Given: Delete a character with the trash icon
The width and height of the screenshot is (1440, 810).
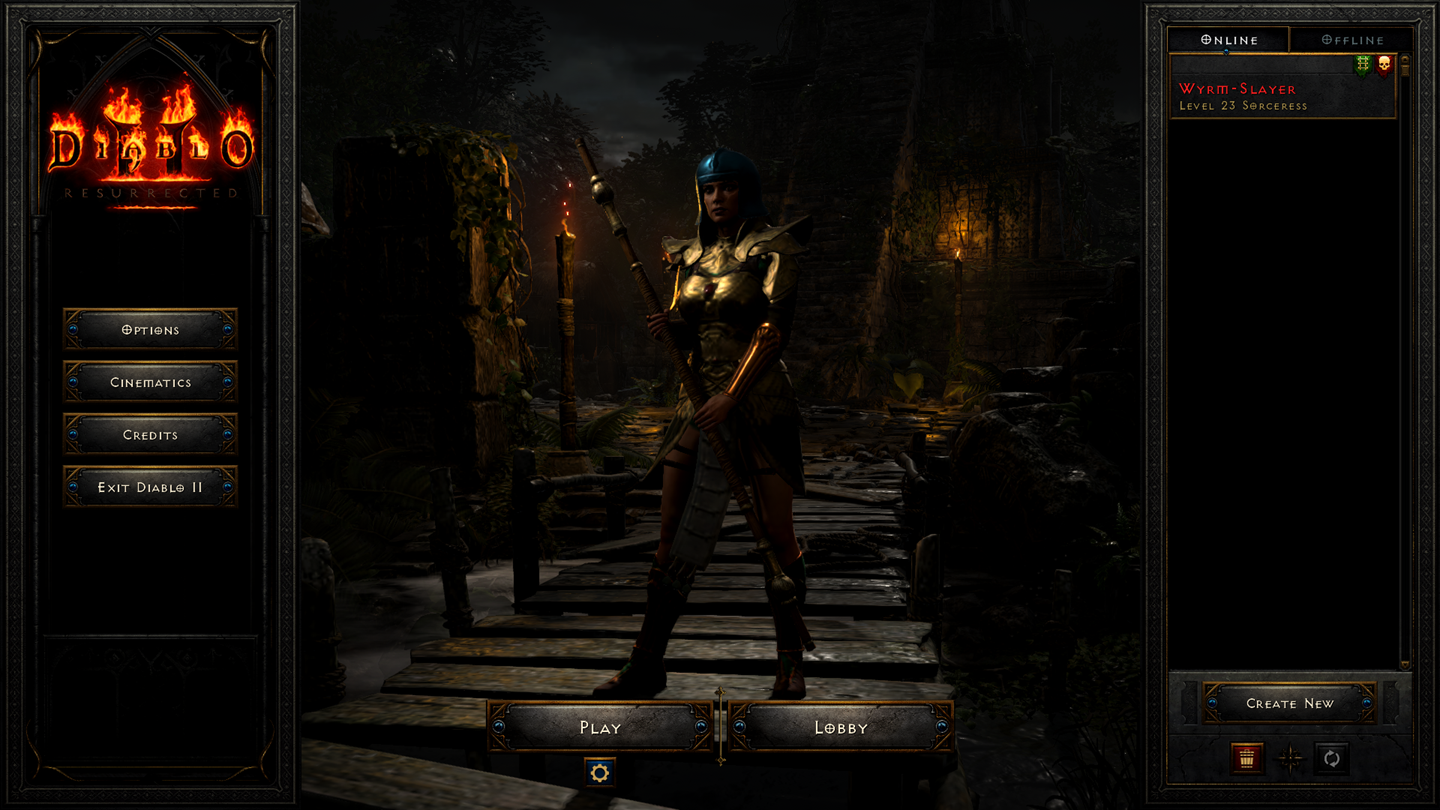Looking at the screenshot, I should click(x=1247, y=759).
